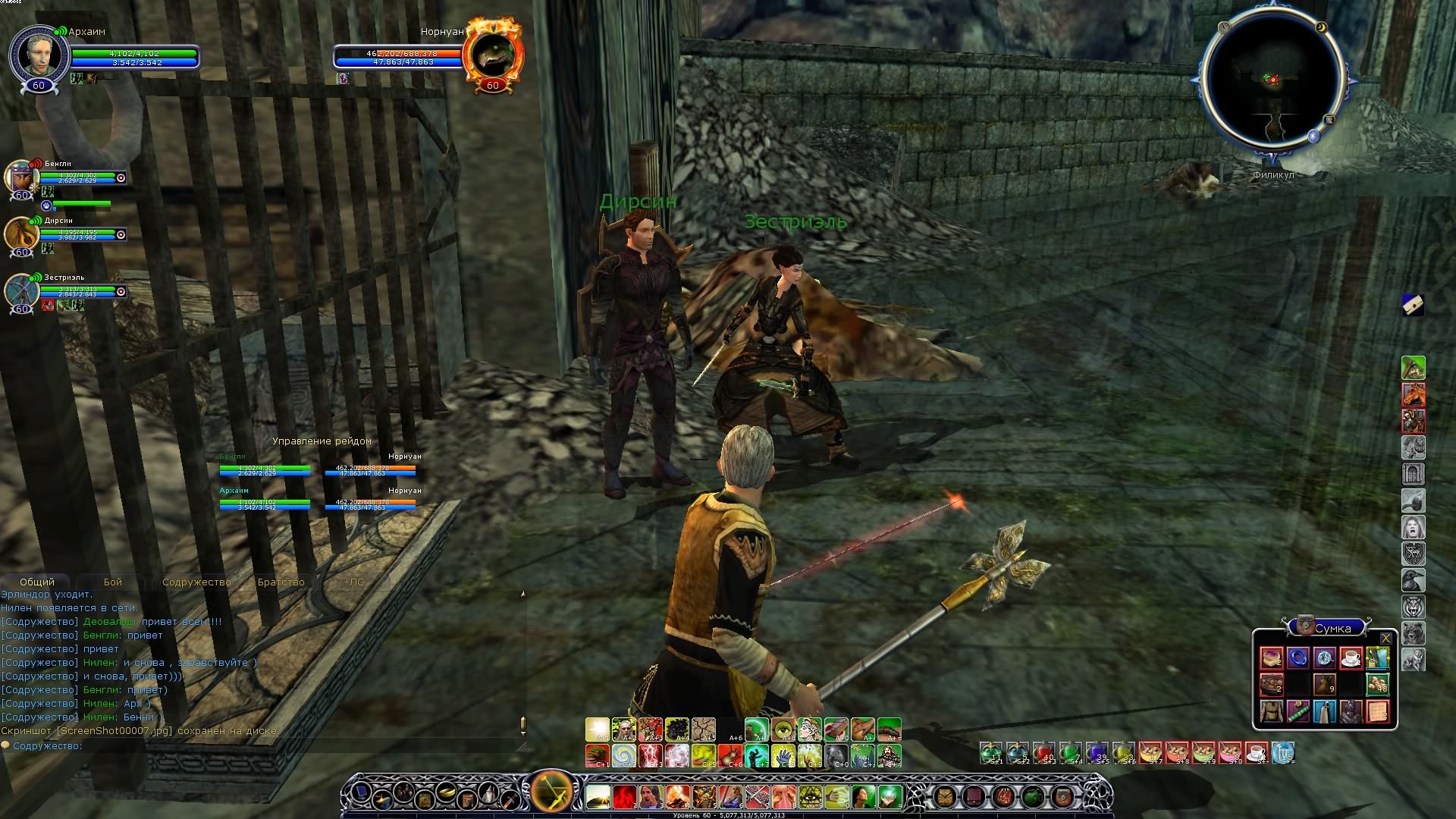
Task: Select the Братство chat tab
Action: pos(281,582)
